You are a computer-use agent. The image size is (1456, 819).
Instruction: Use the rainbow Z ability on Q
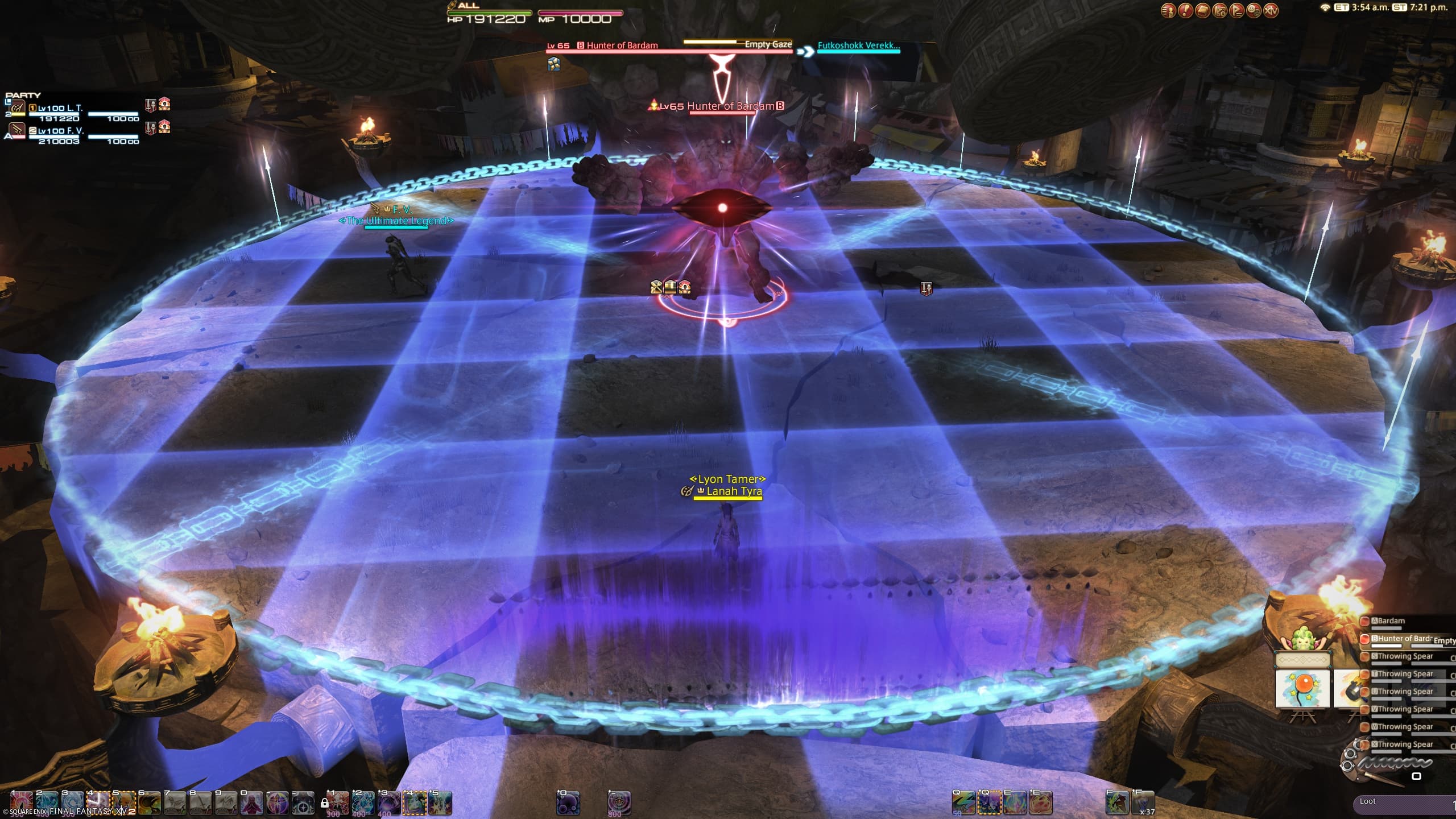[963, 803]
